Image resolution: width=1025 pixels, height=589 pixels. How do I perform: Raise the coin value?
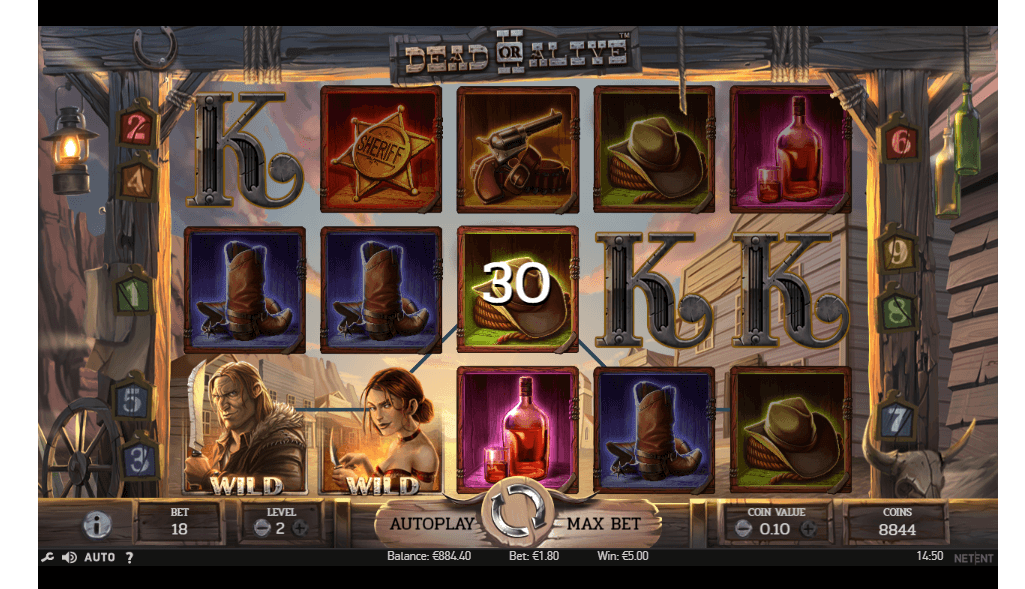(808, 528)
